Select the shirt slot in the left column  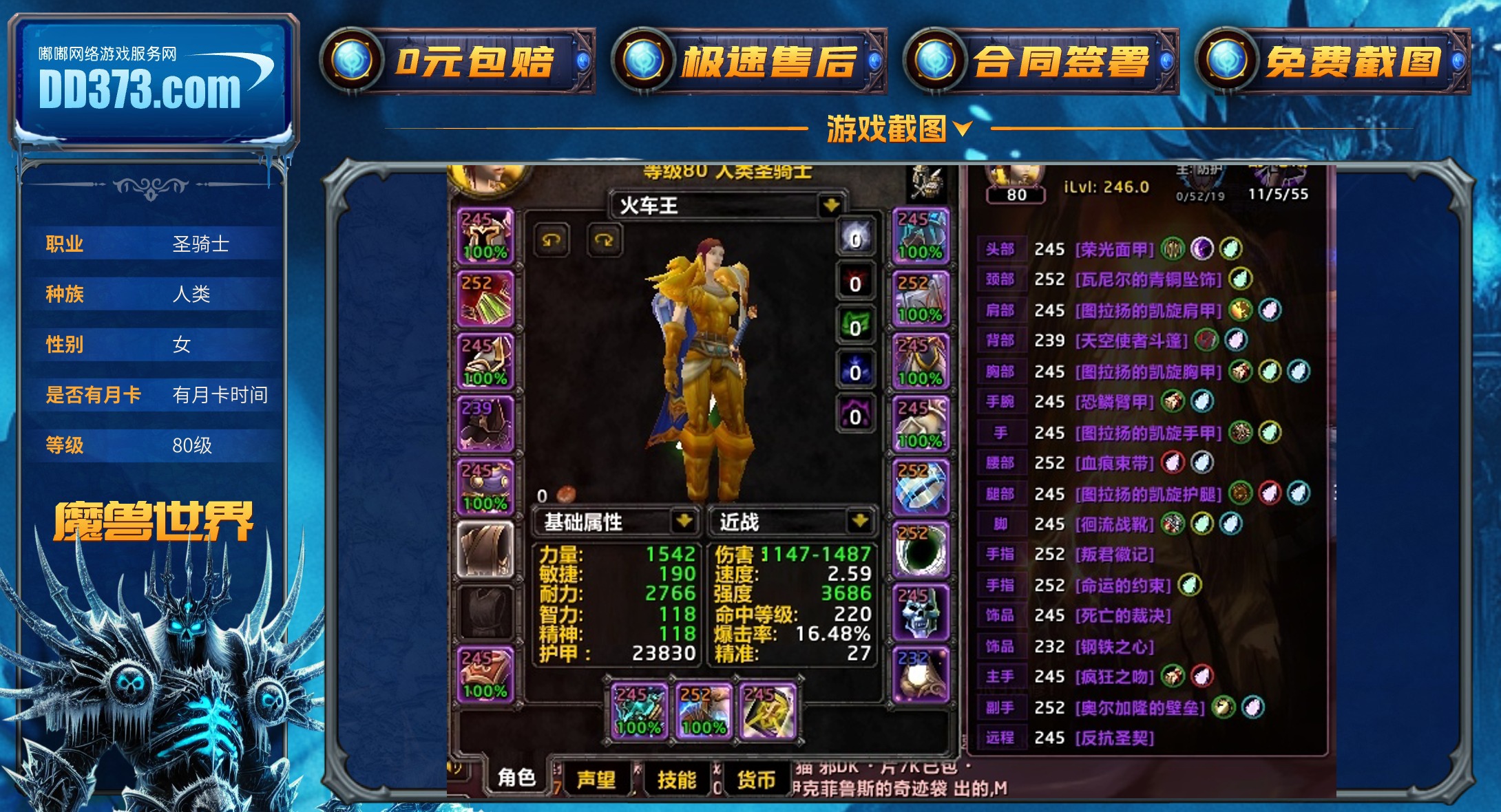(487, 547)
